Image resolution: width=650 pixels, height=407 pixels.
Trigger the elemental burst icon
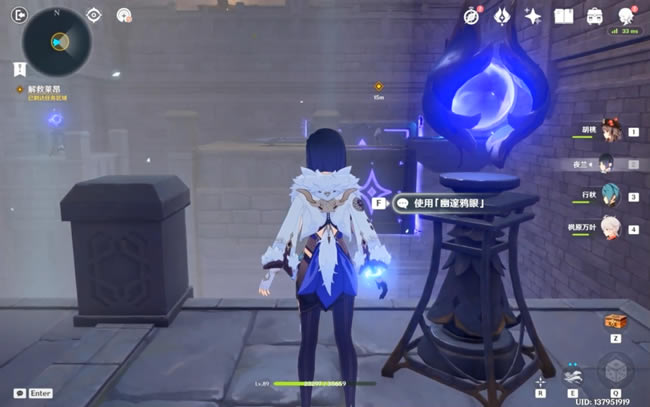616,372
